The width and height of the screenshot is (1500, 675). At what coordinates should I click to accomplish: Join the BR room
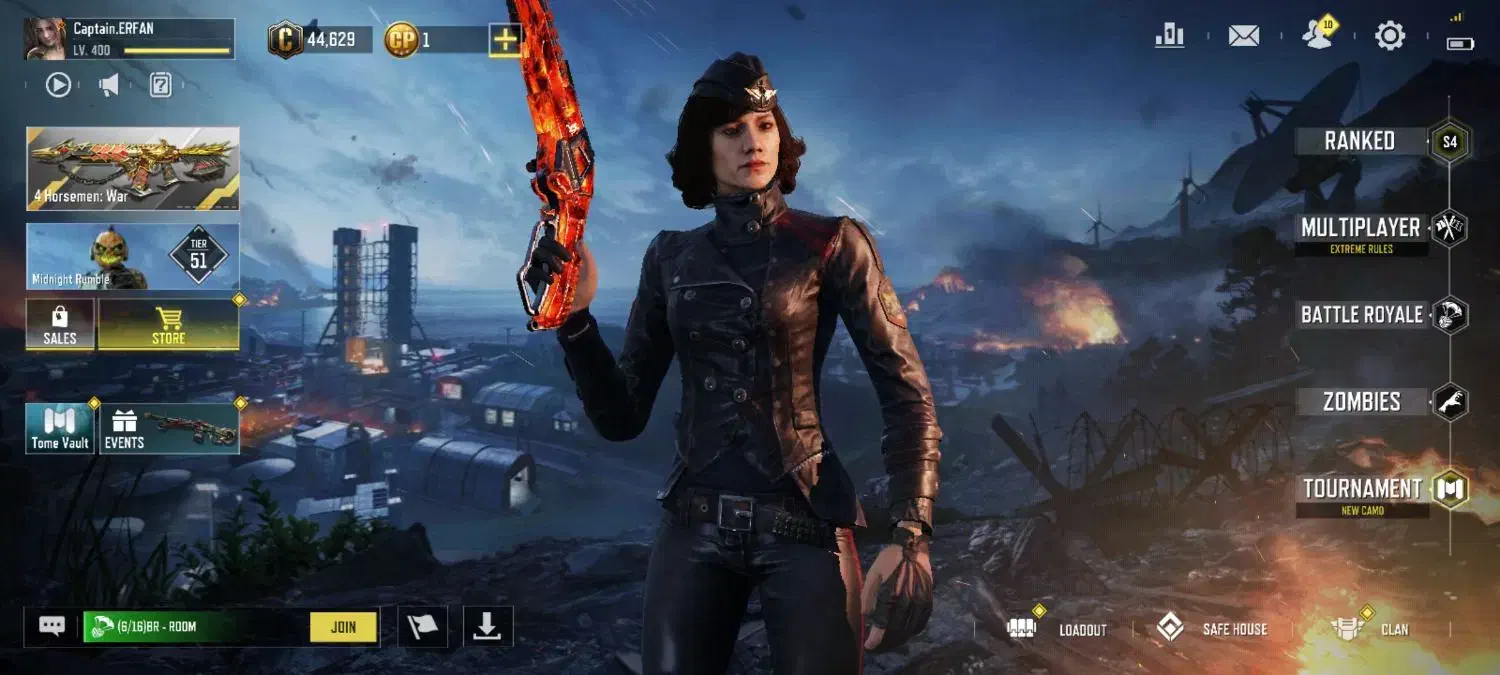coord(343,627)
